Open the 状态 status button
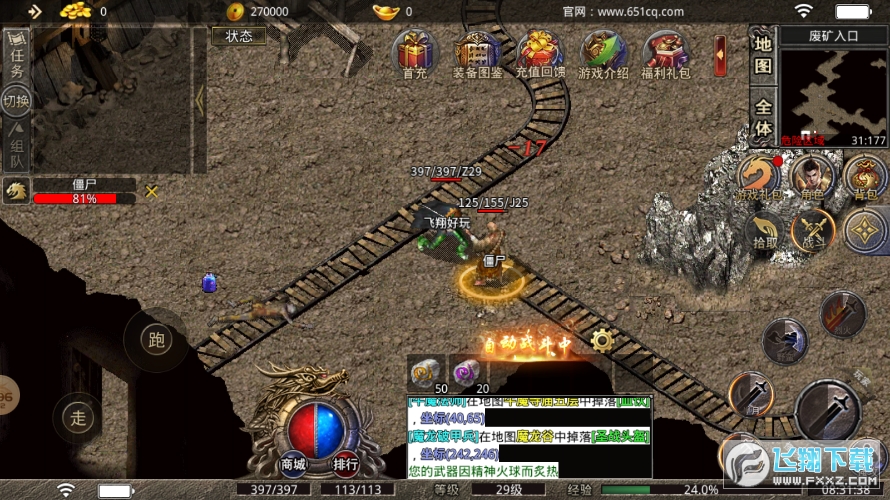Image resolution: width=890 pixels, height=500 pixels. point(239,36)
